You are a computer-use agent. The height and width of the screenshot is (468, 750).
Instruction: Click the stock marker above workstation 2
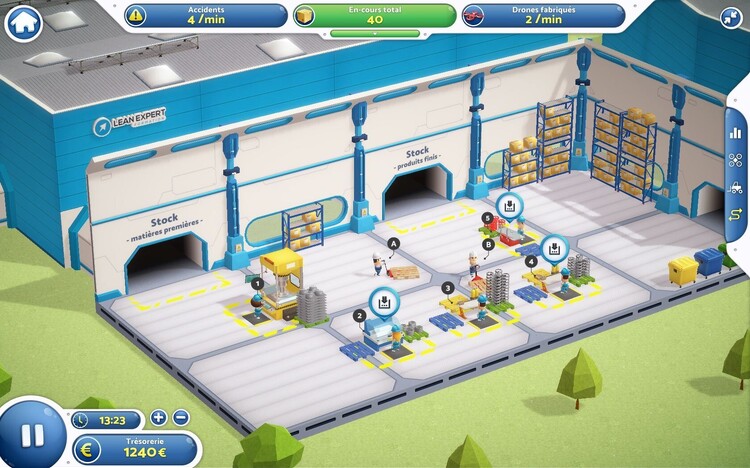coord(381,301)
